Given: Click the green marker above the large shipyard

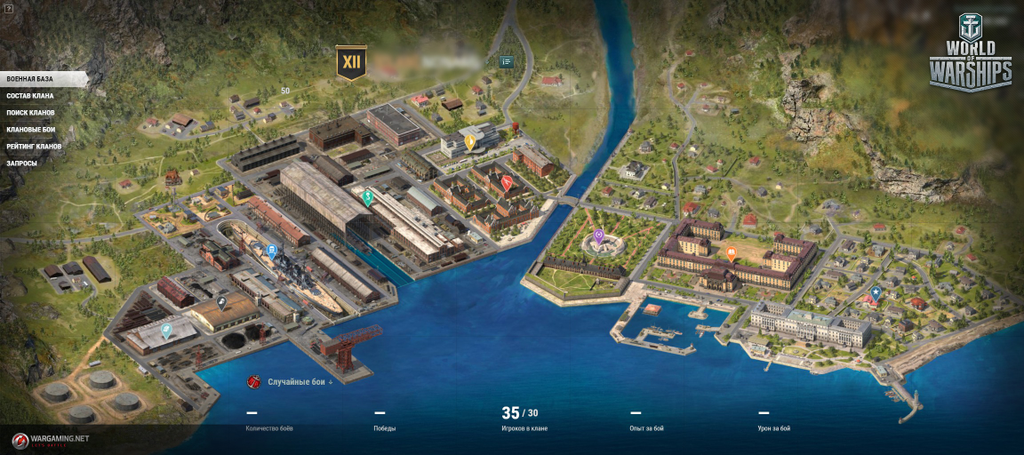Looking at the screenshot, I should tap(367, 197).
